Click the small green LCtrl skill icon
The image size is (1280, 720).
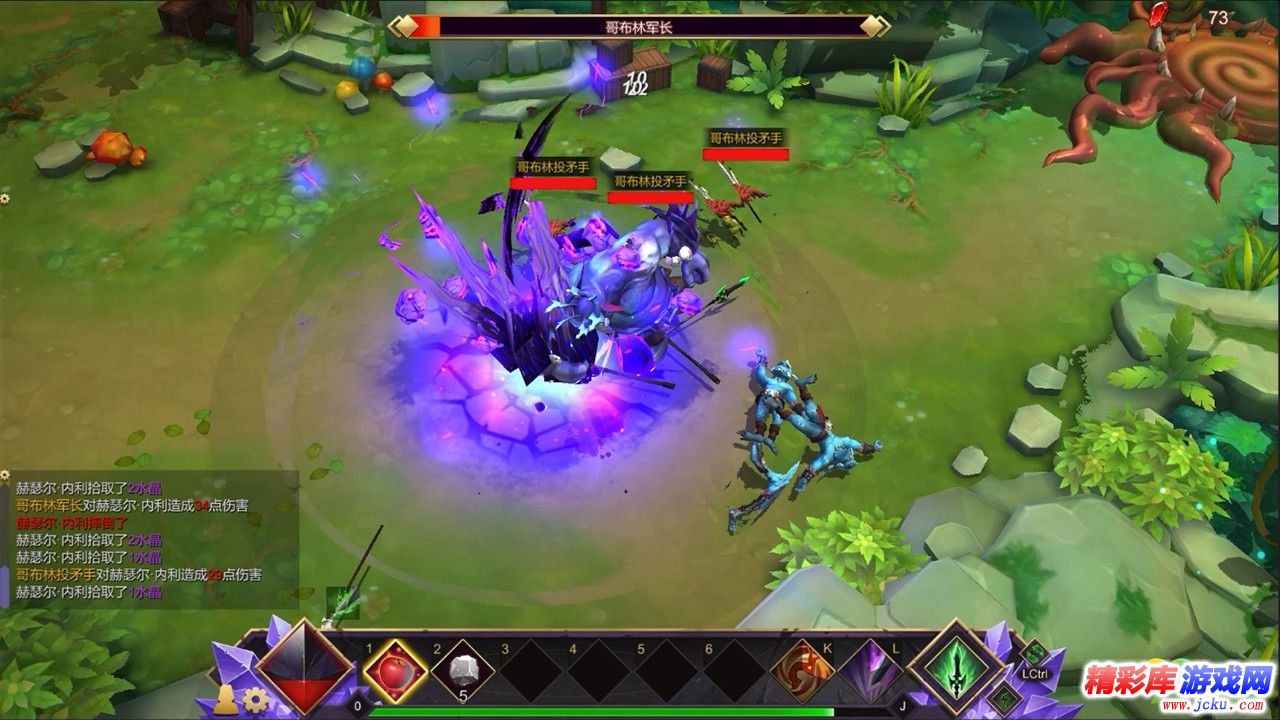pos(1033,653)
